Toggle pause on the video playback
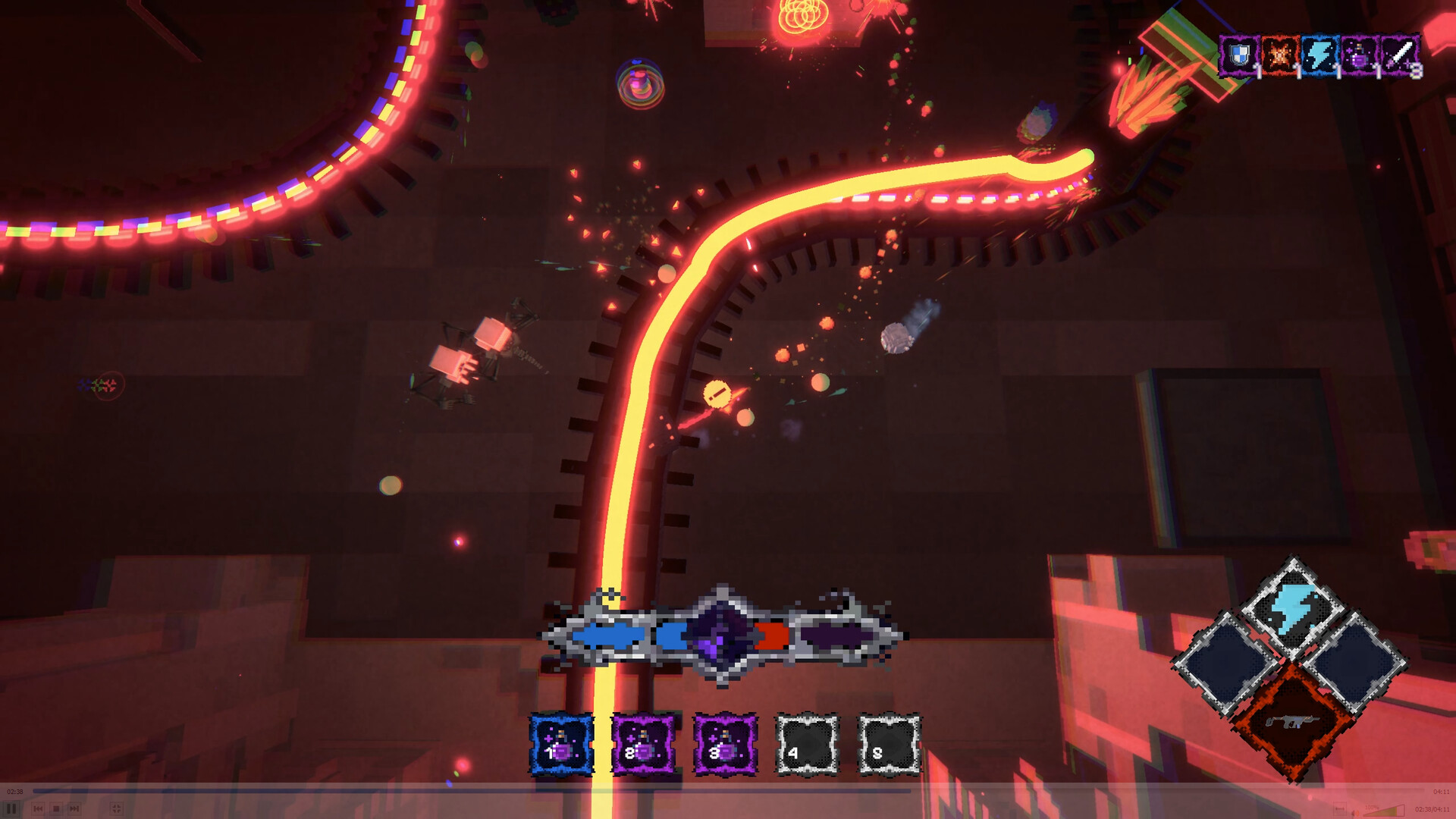 pos(11,808)
